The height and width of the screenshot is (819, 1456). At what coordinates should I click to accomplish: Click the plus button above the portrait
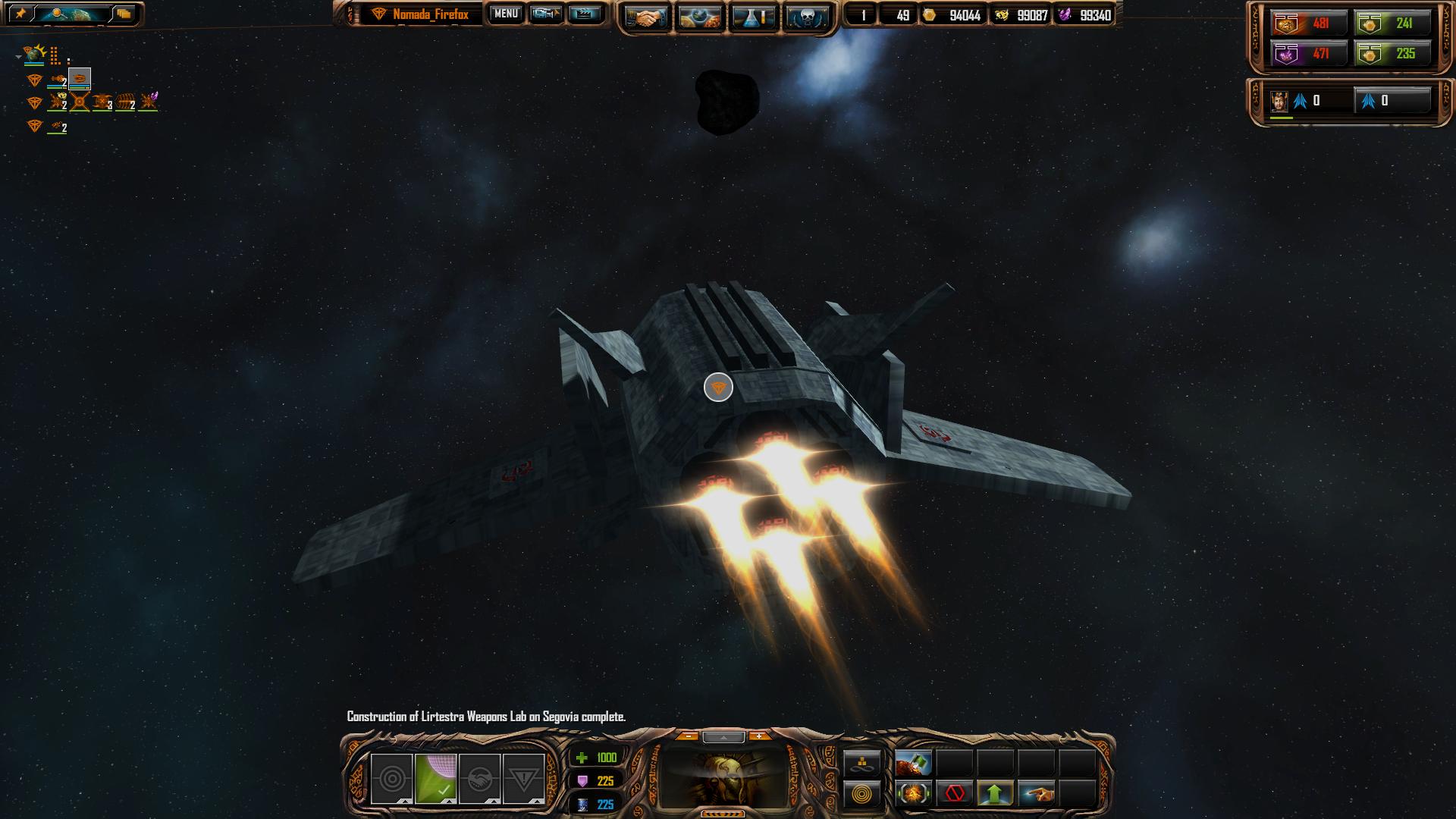758,736
